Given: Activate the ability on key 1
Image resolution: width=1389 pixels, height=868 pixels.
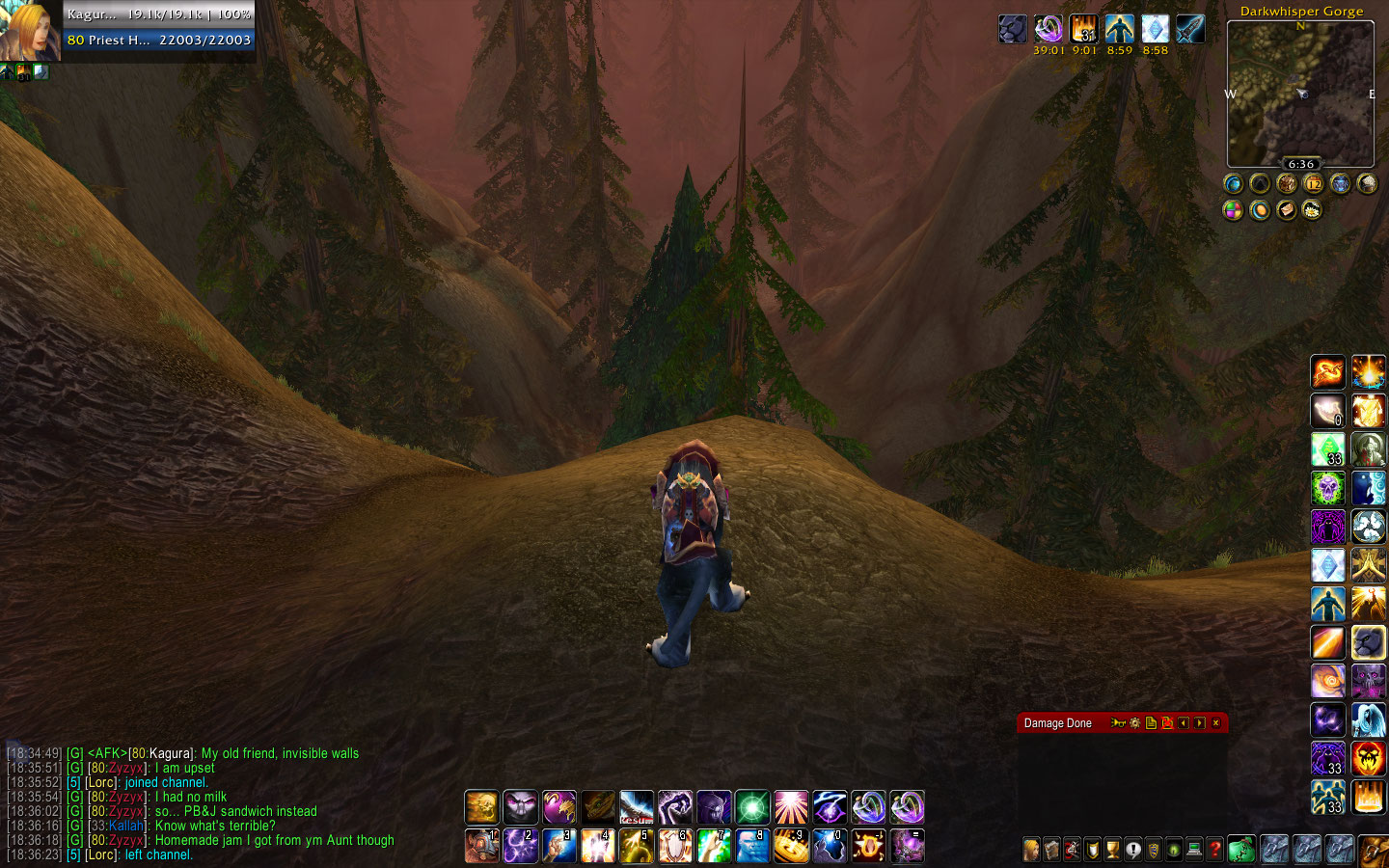Looking at the screenshot, I should click(x=481, y=846).
